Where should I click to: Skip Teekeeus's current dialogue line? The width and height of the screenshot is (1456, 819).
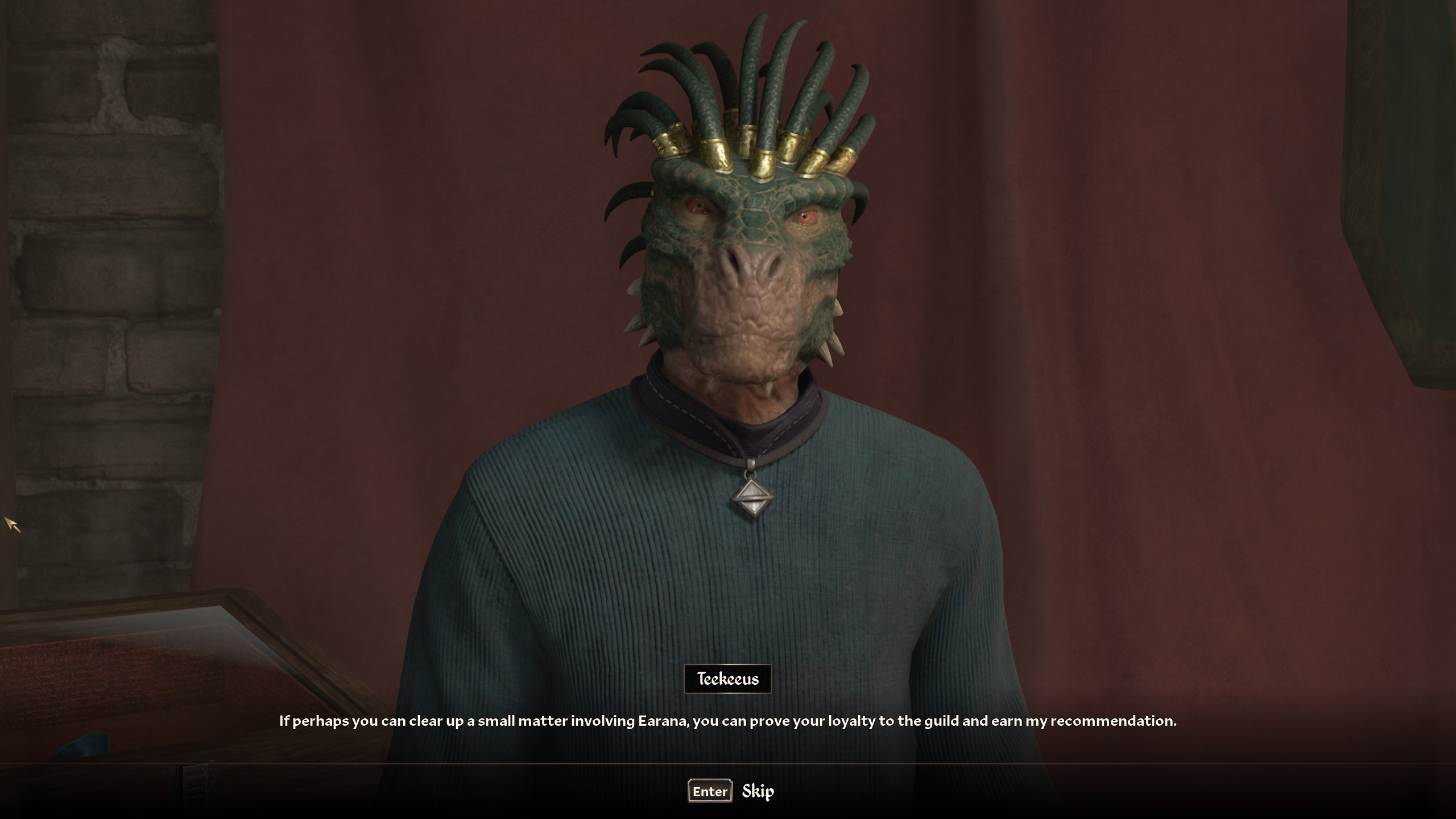[731, 791]
